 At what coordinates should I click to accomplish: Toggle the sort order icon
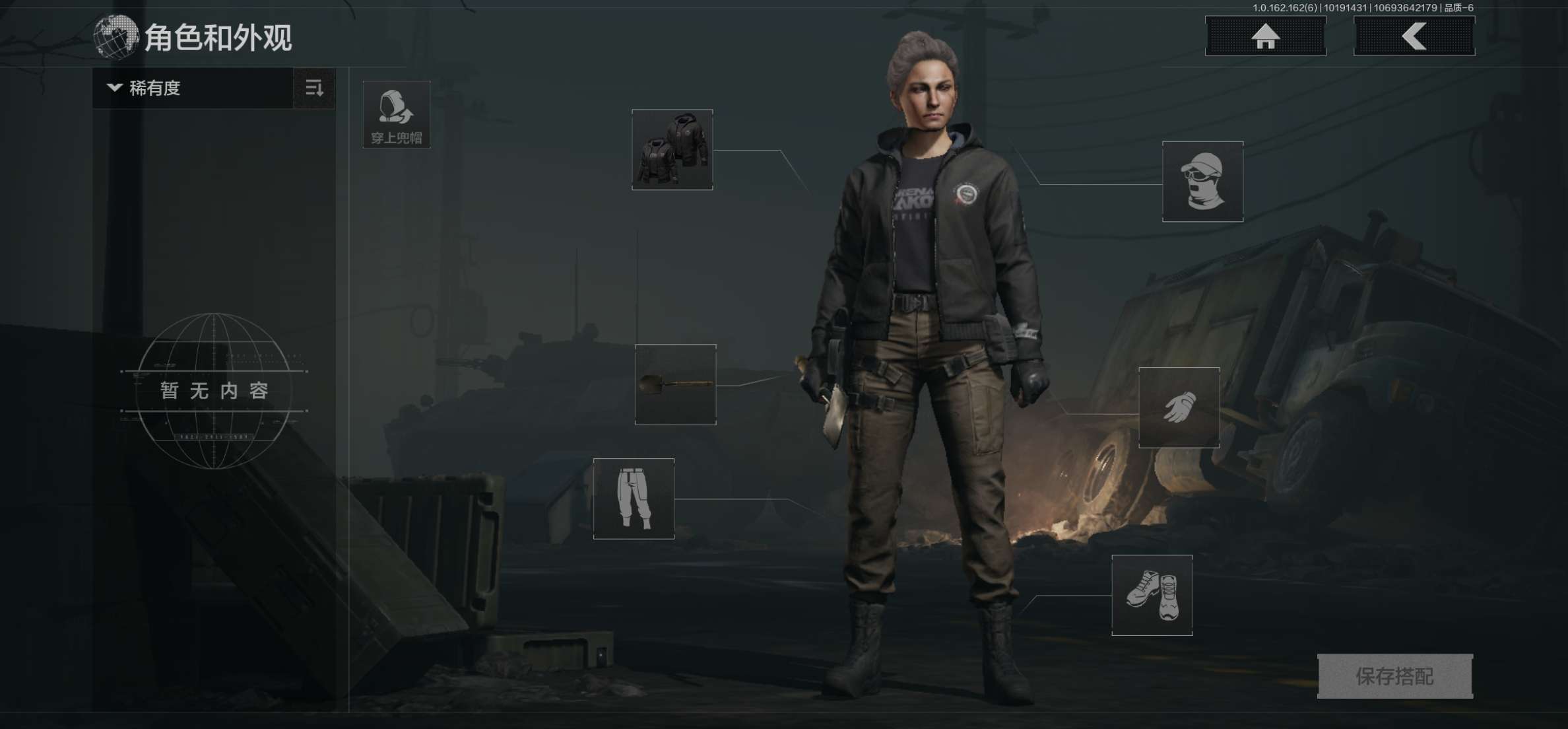(314, 88)
